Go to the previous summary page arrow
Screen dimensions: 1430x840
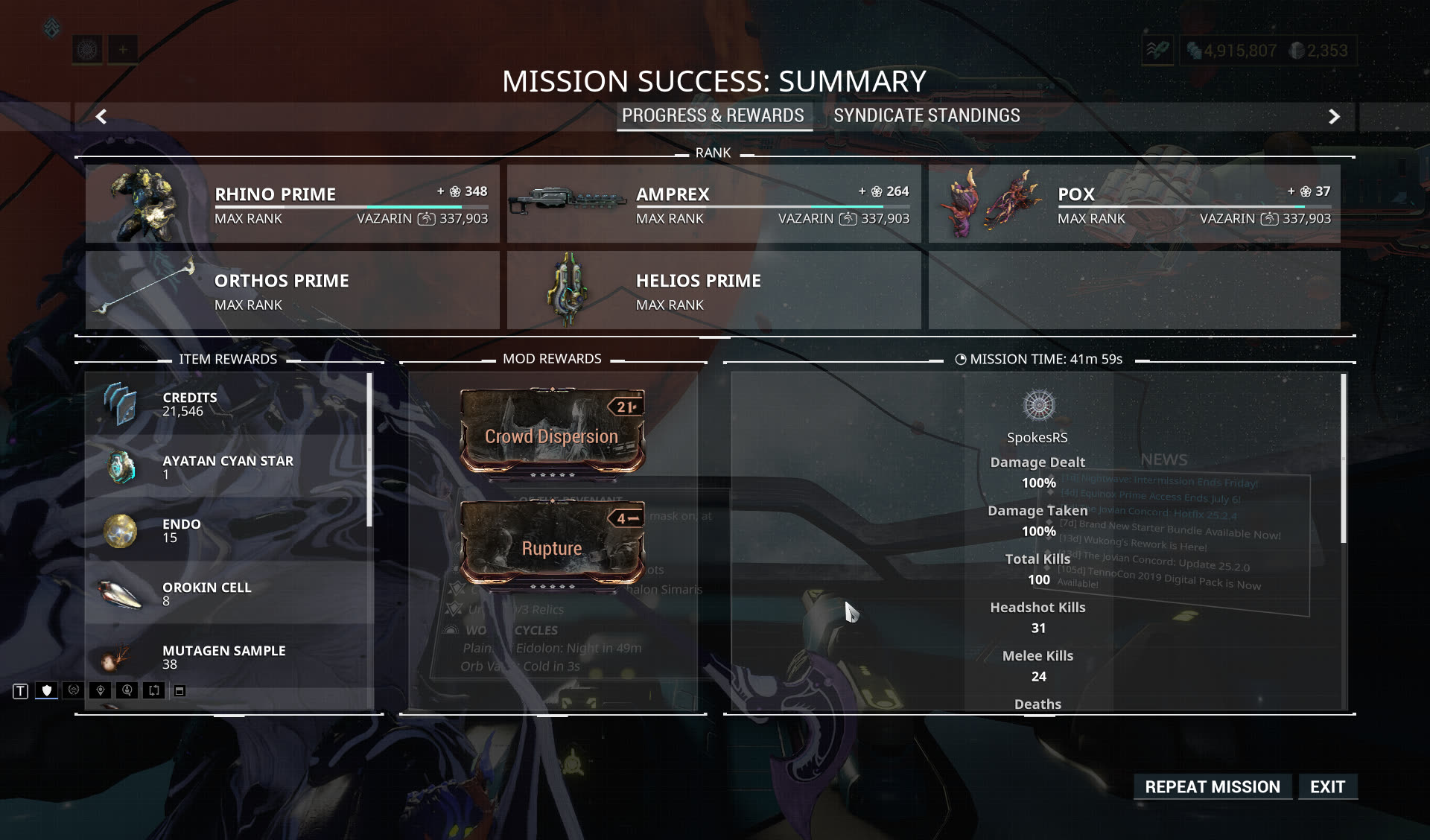point(101,117)
